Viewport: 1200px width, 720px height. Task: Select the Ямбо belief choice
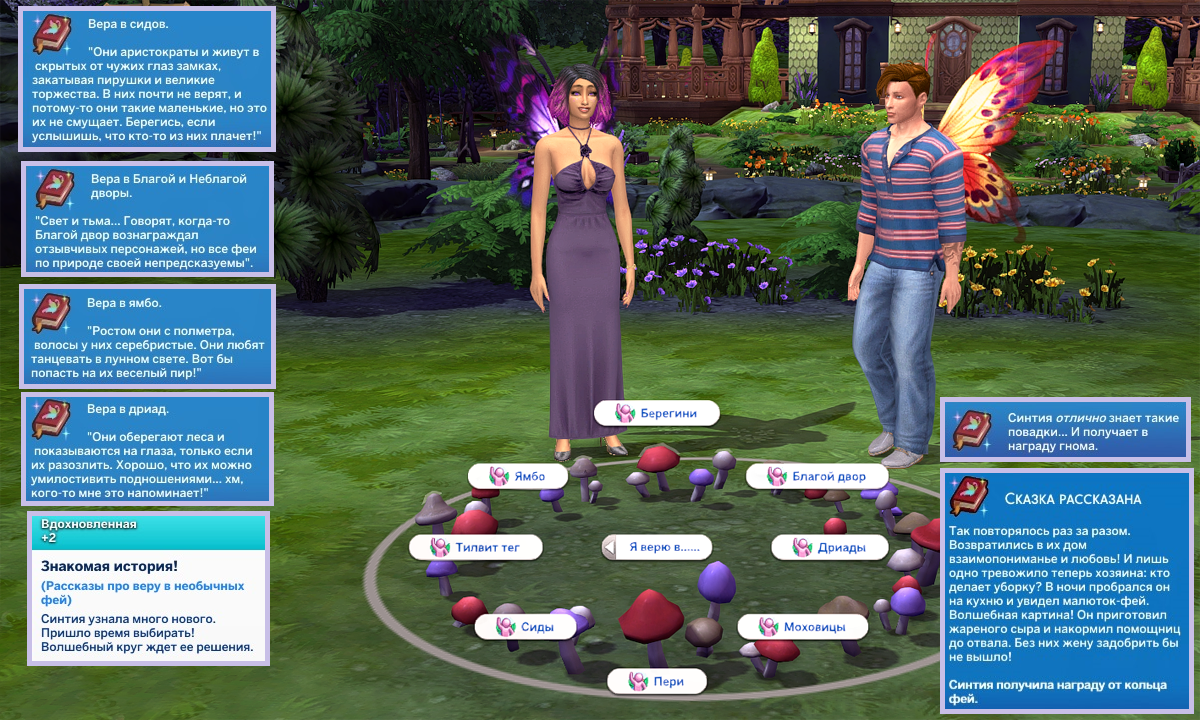click(x=518, y=476)
